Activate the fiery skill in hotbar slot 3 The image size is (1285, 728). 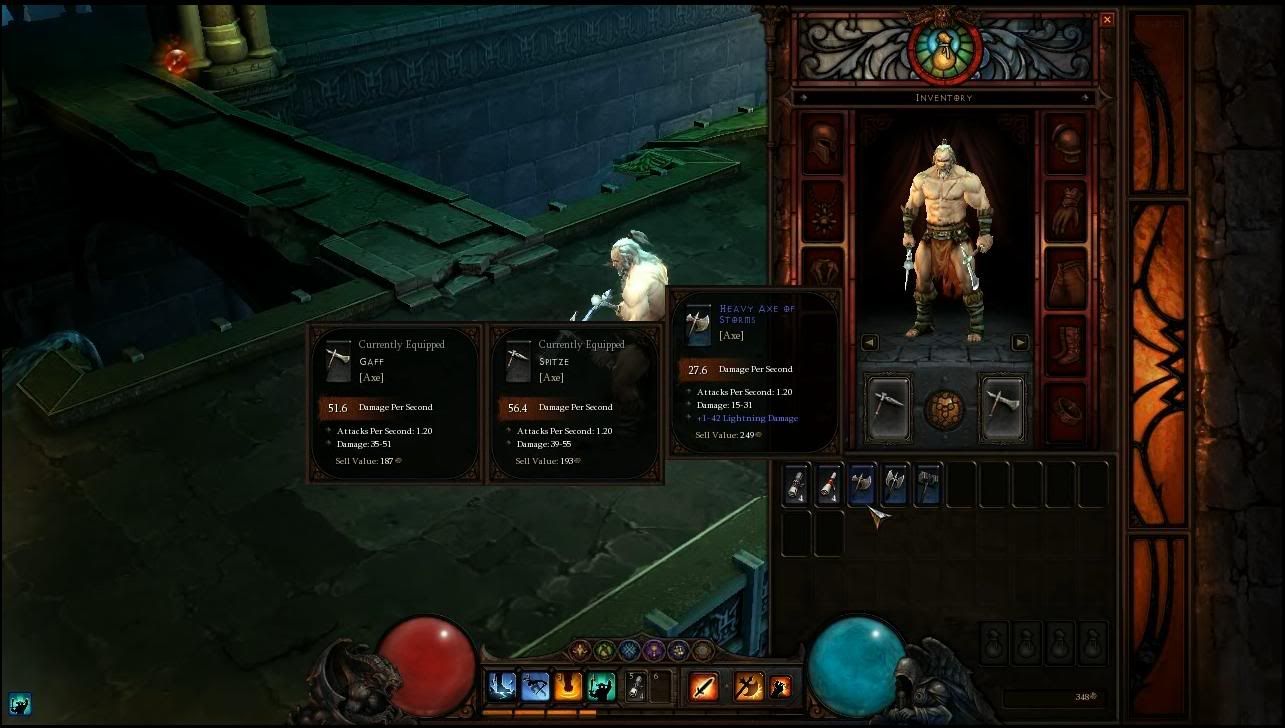tap(566, 685)
